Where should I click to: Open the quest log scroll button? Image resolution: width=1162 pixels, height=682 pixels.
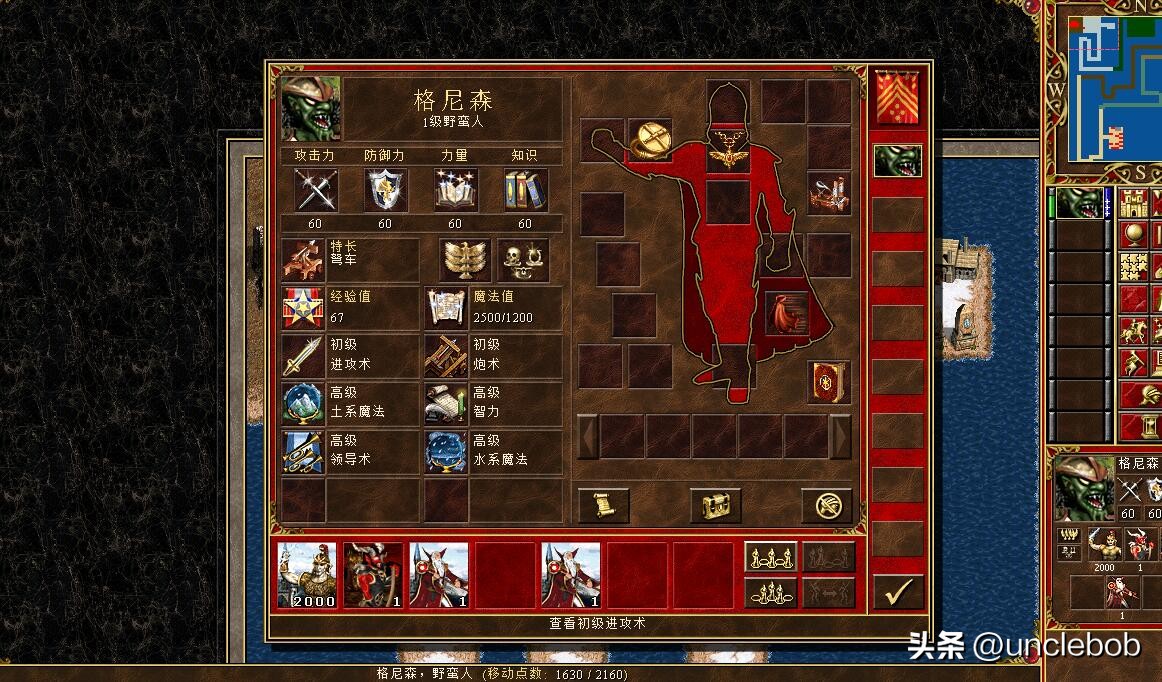coord(604,506)
